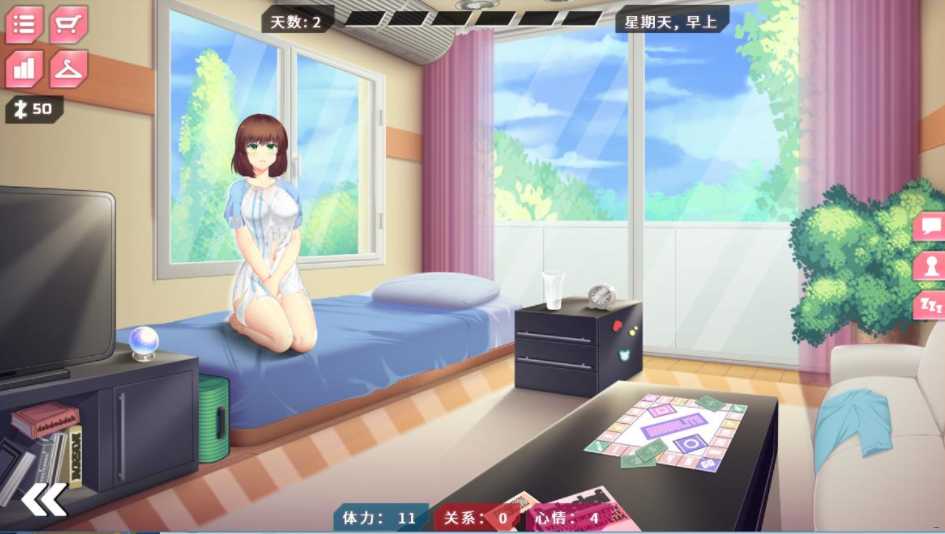Image resolution: width=945 pixels, height=534 pixels.
Task: Choose the sleep Zzz icon
Action: (930, 305)
